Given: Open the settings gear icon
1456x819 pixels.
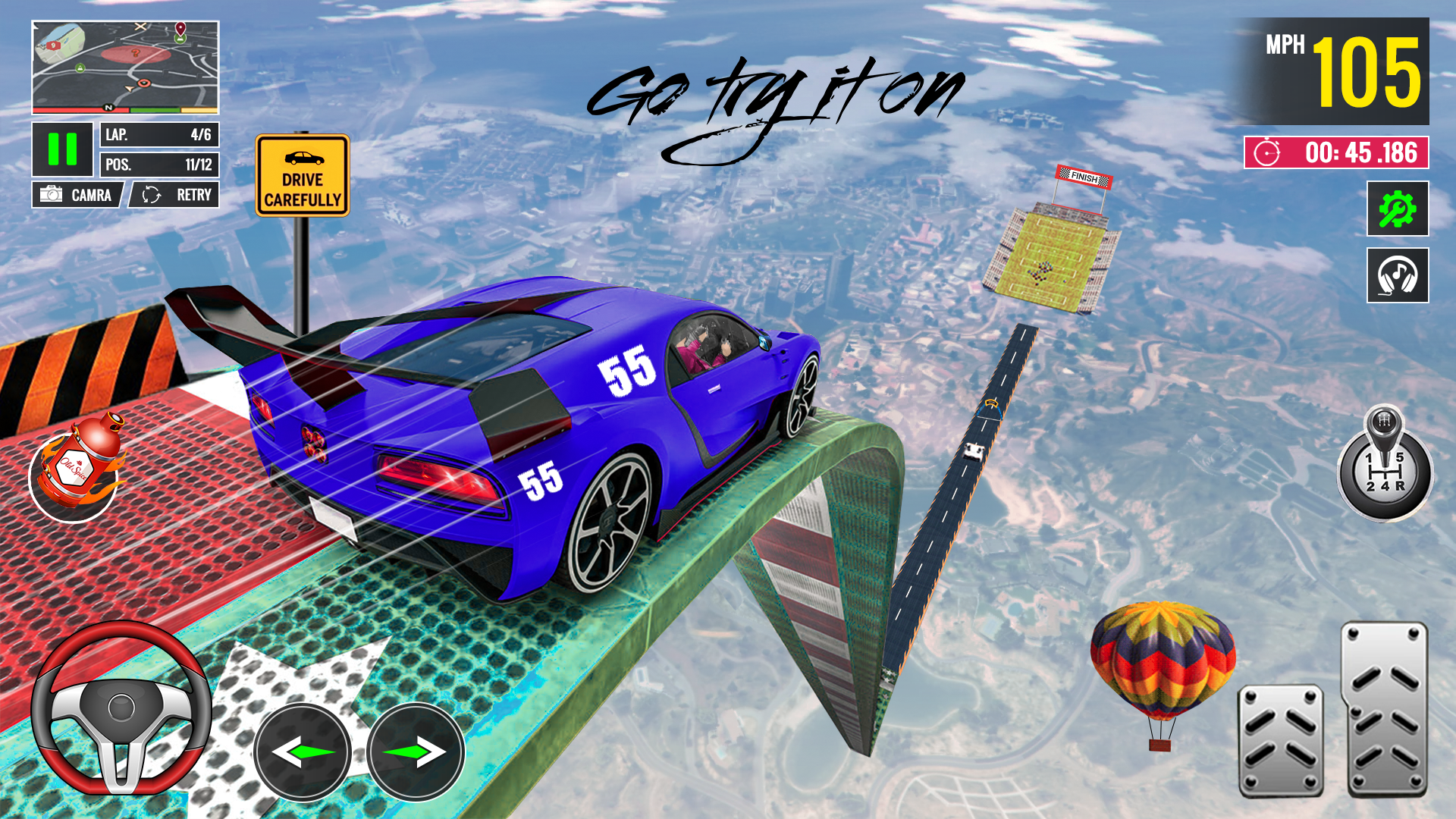Looking at the screenshot, I should pos(1398,210).
